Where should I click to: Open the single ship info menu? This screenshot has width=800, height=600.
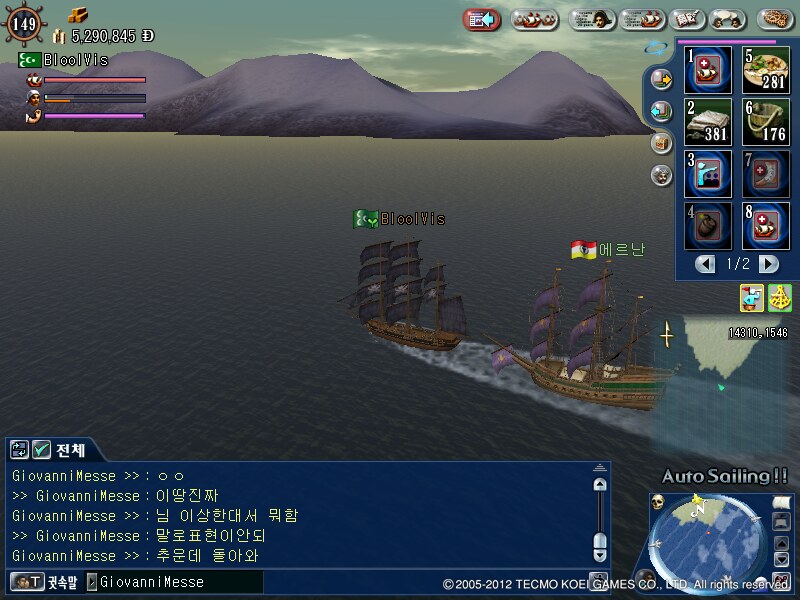tap(643, 19)
